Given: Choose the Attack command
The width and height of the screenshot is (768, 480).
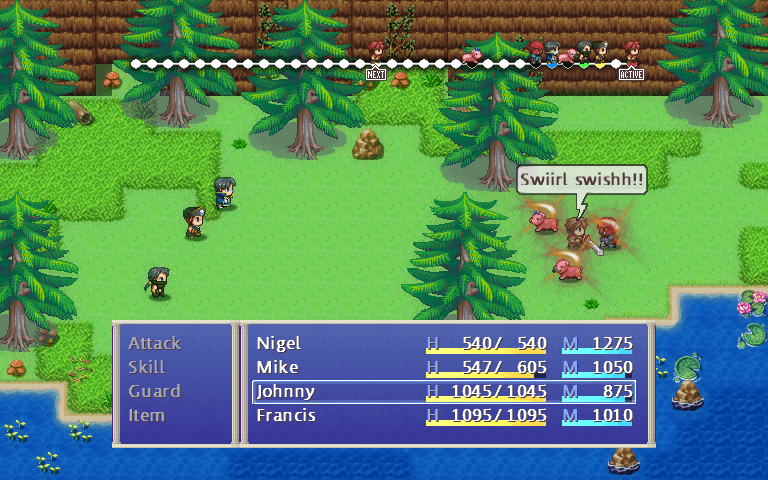Looking at the screenshot, I should tap(154, 343).
